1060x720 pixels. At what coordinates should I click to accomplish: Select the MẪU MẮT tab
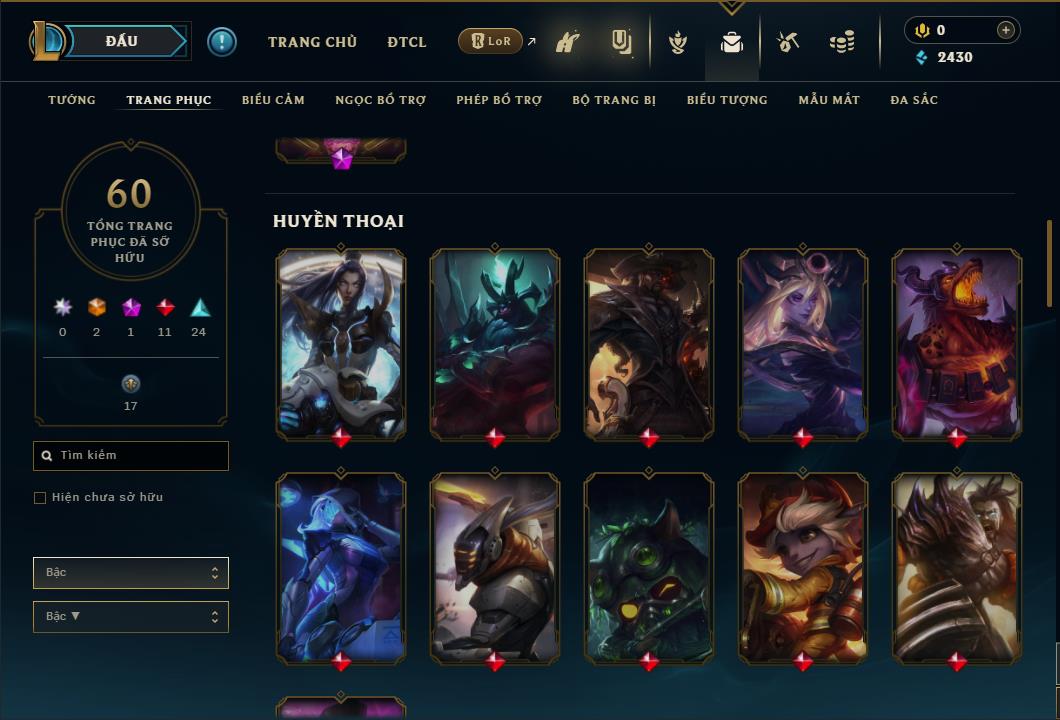click(x=829, y=100)
